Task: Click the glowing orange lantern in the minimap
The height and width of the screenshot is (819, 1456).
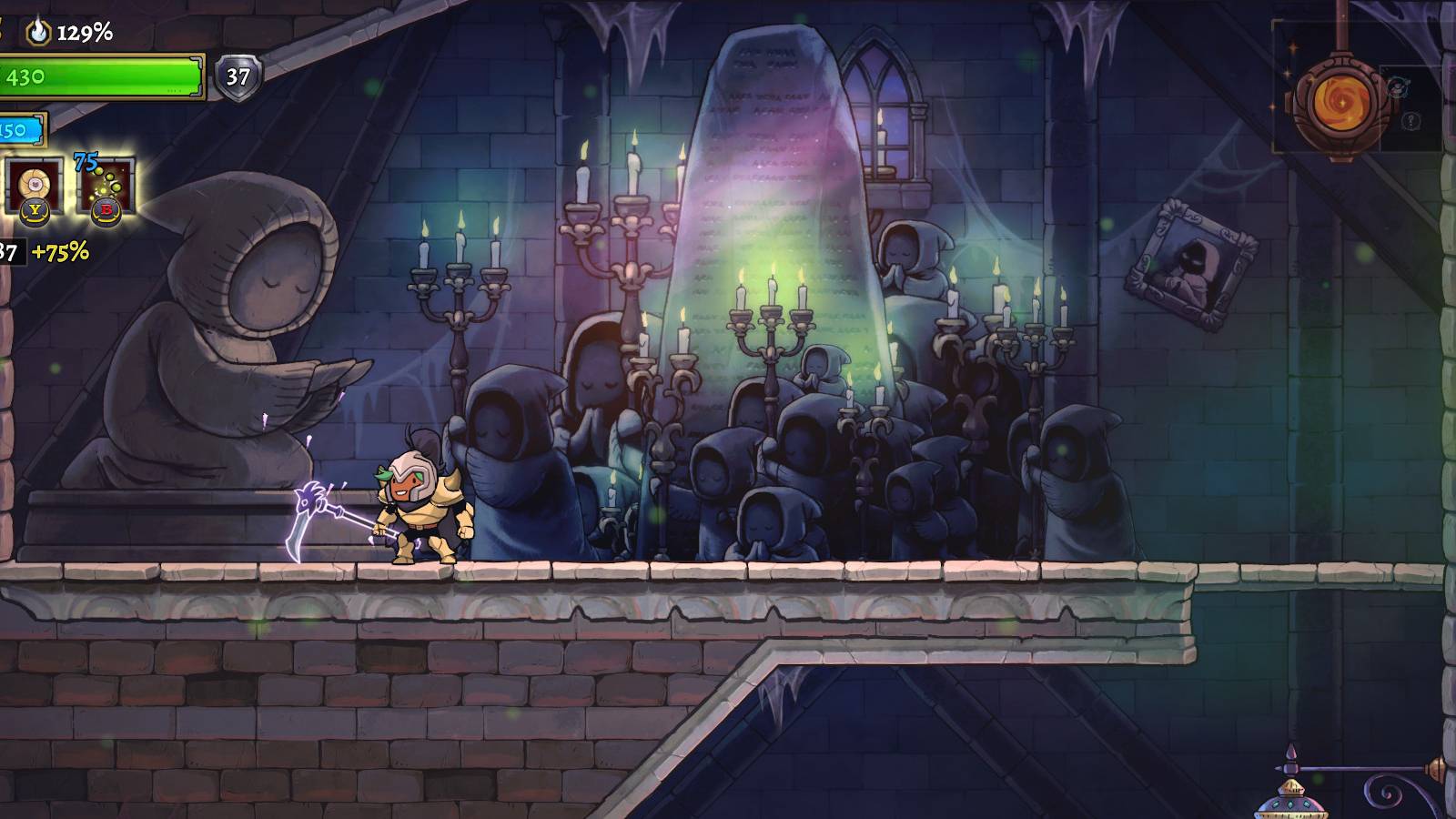Action: click(x=1342, y=104)
